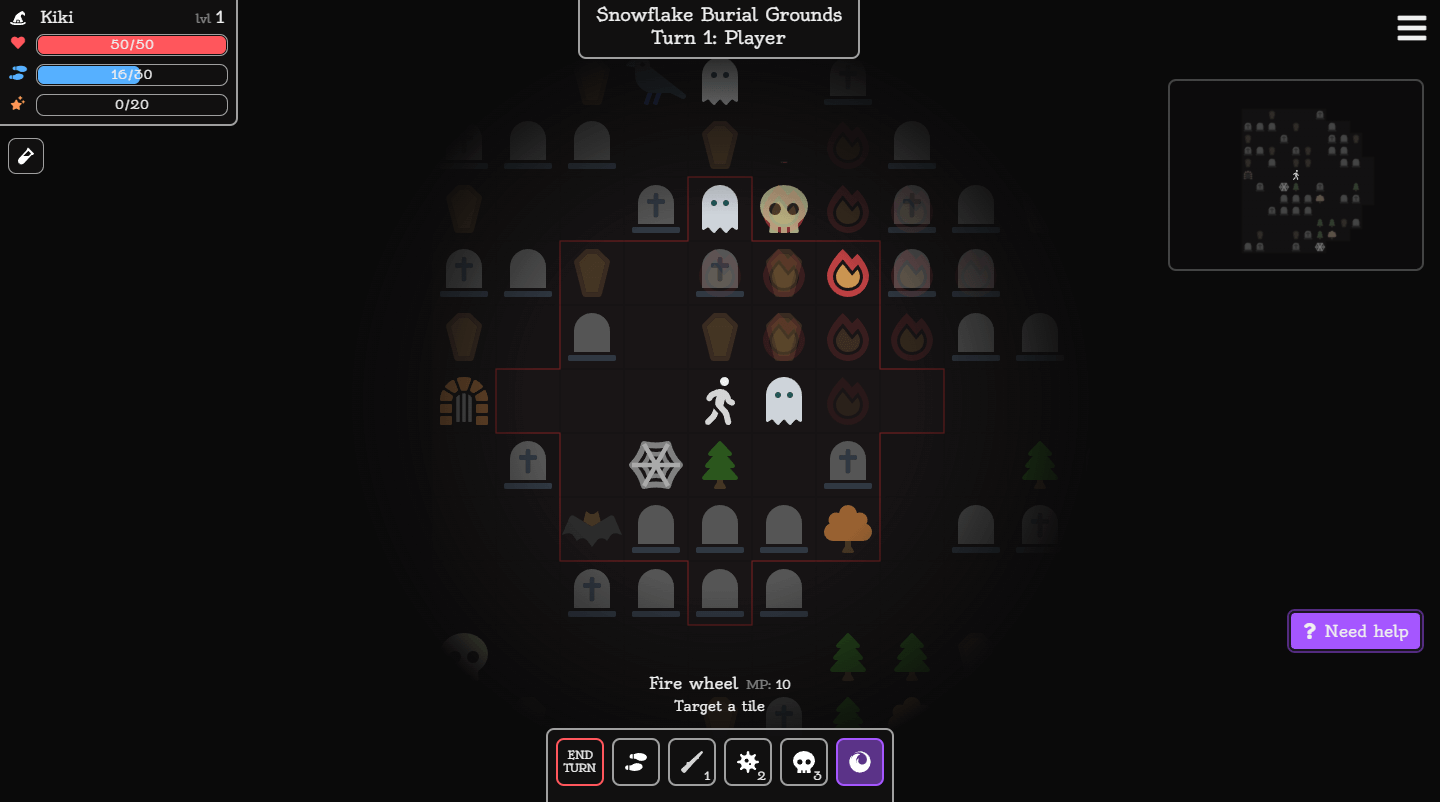Open the Need help dialog
The width and height of the screenshot is (1440, 802).
1355,631
